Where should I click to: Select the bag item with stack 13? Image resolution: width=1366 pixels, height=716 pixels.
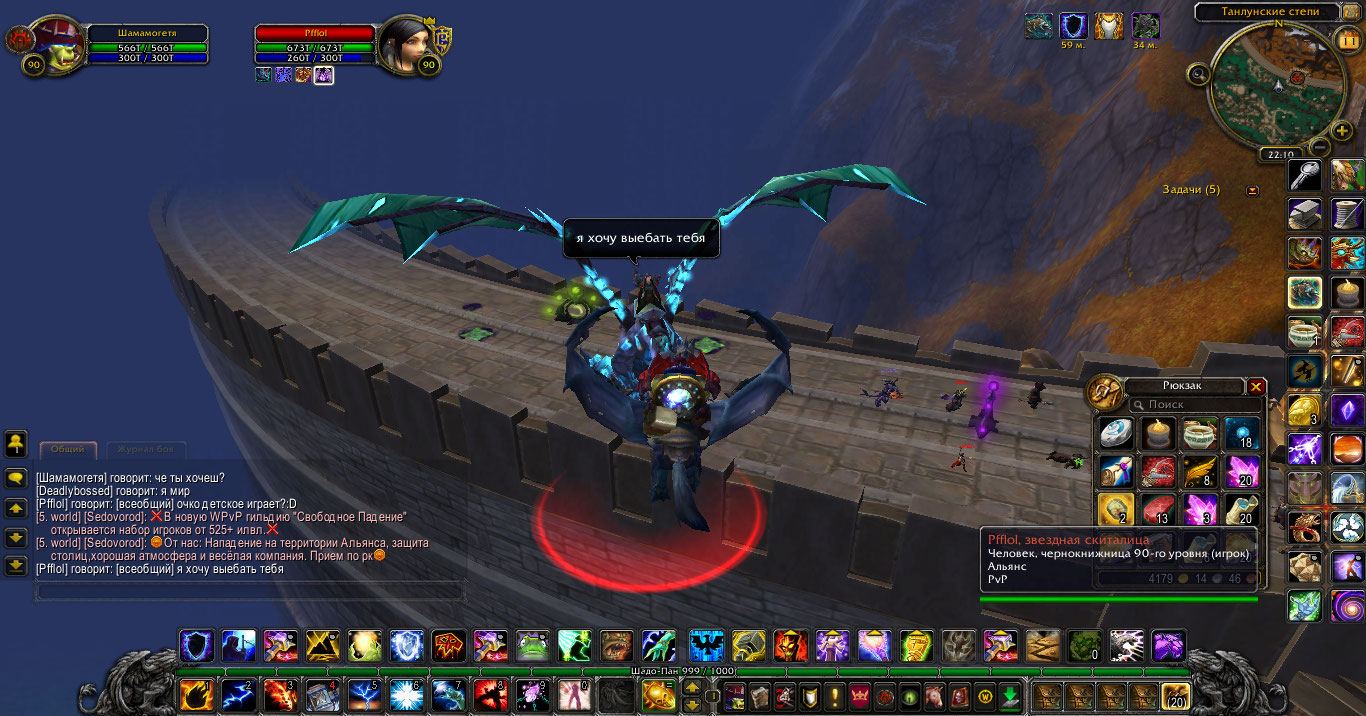coord(1158,509)
